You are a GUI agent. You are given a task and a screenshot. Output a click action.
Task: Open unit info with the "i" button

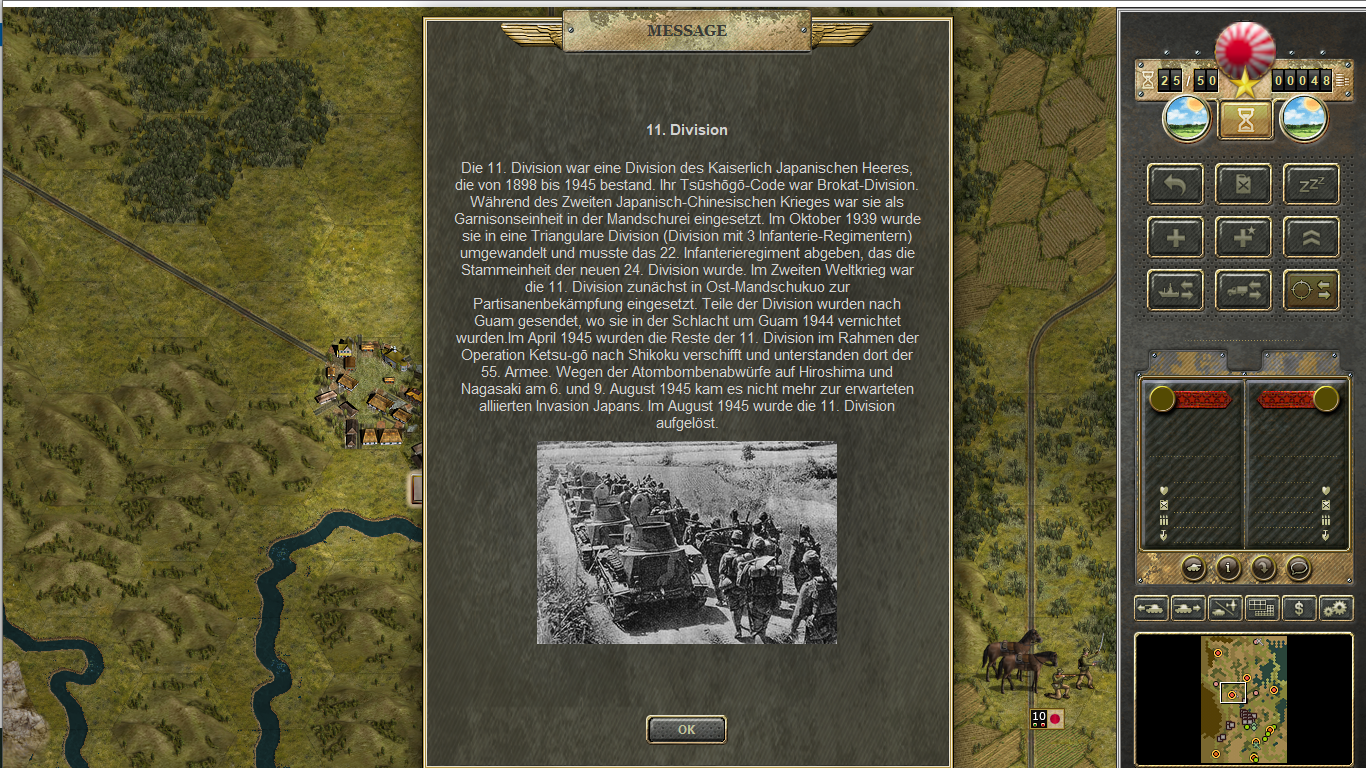pyautogui.click(x=1228, y=568)
